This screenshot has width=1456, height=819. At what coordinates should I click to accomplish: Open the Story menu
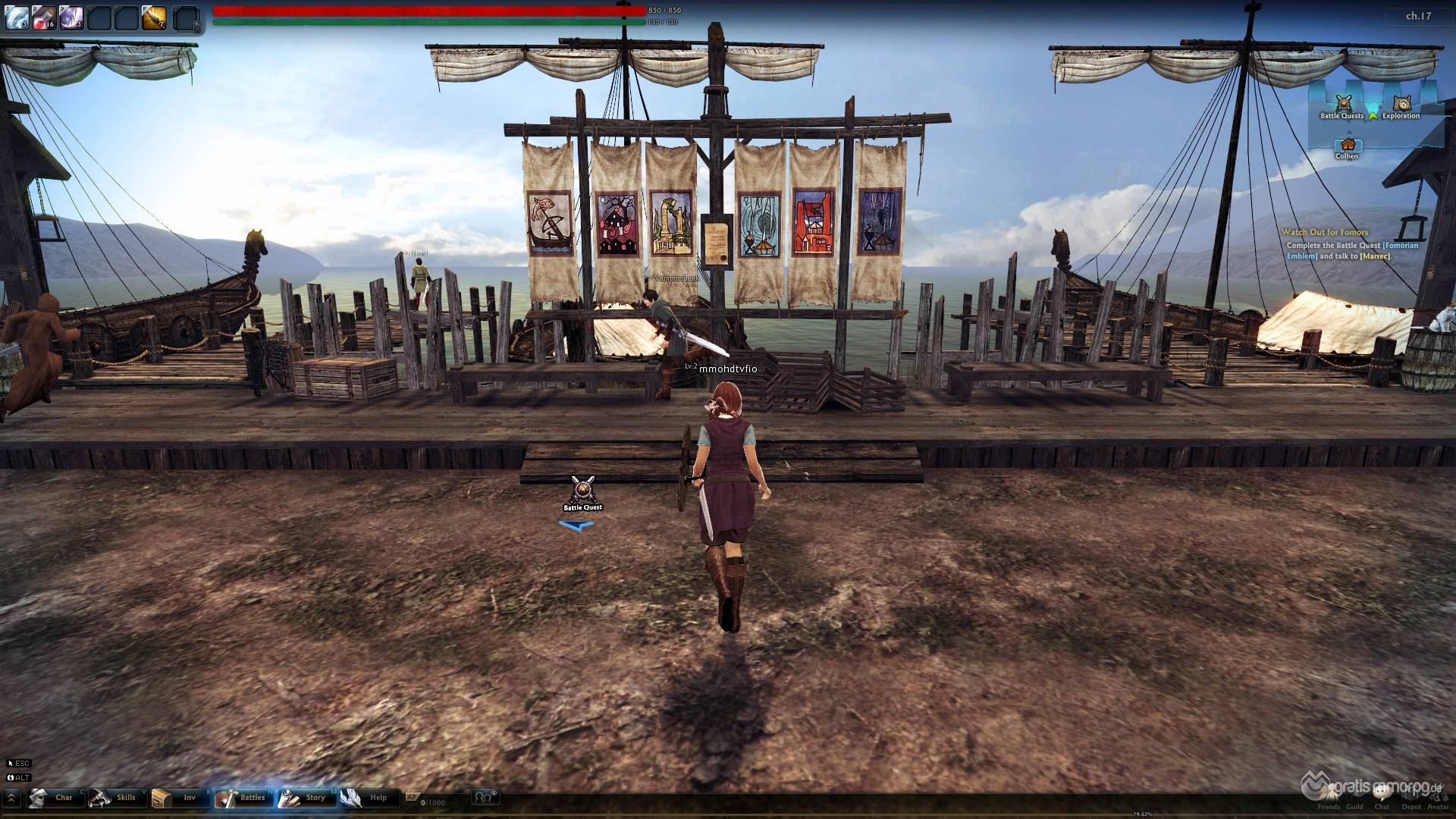(x=304, y=798)
